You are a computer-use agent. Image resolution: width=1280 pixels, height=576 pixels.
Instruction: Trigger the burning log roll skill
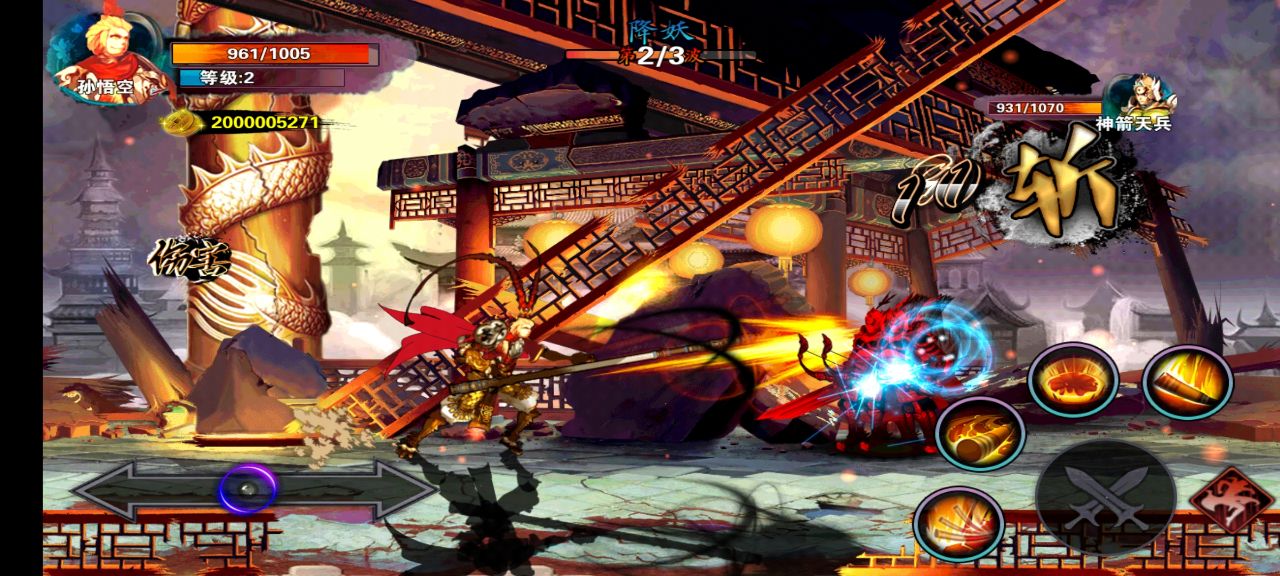pos(980,433)
